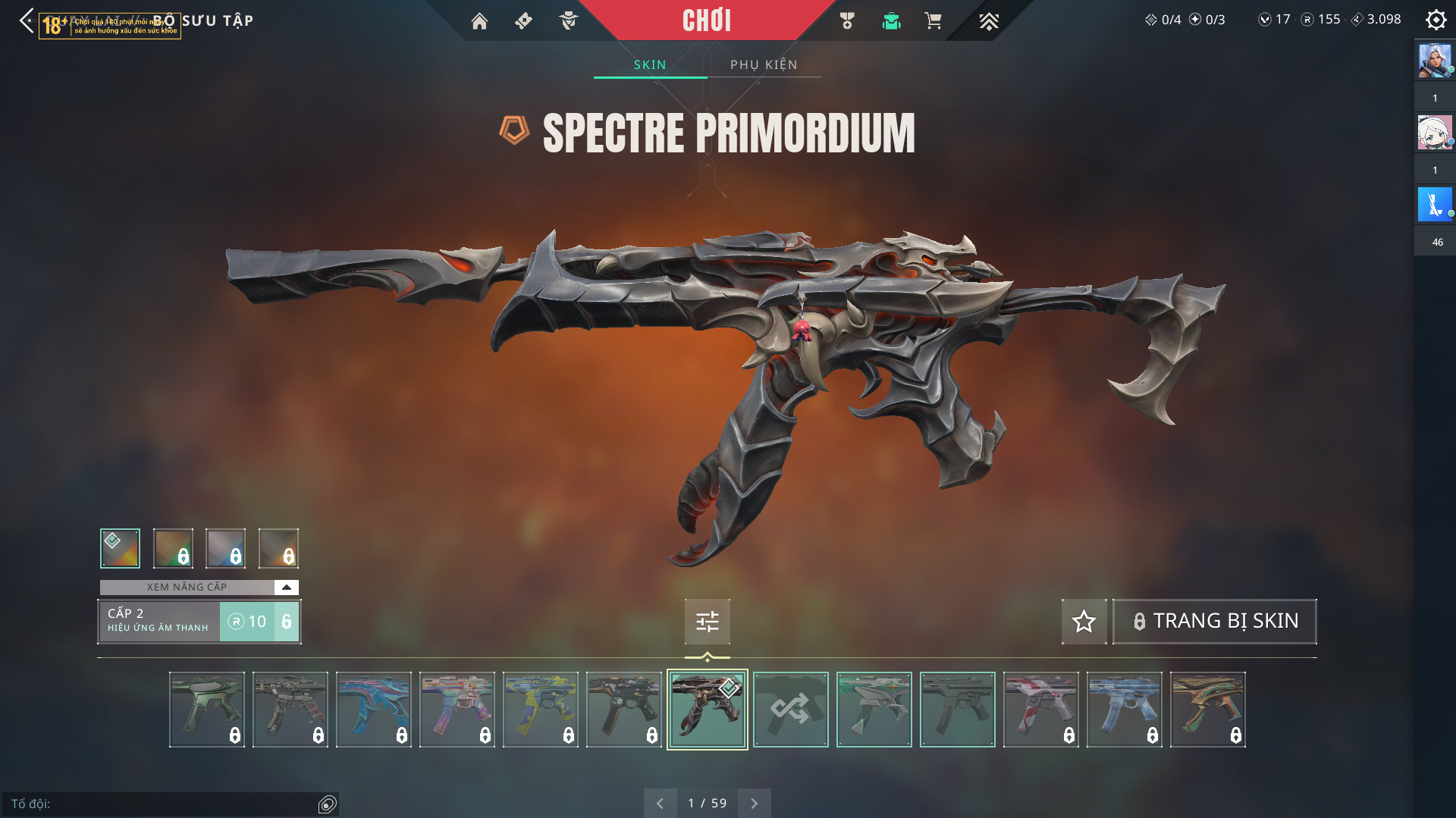Screen dimensions: 1456x818
Task: Go to the previous skin page
Action: pos(660,803)
